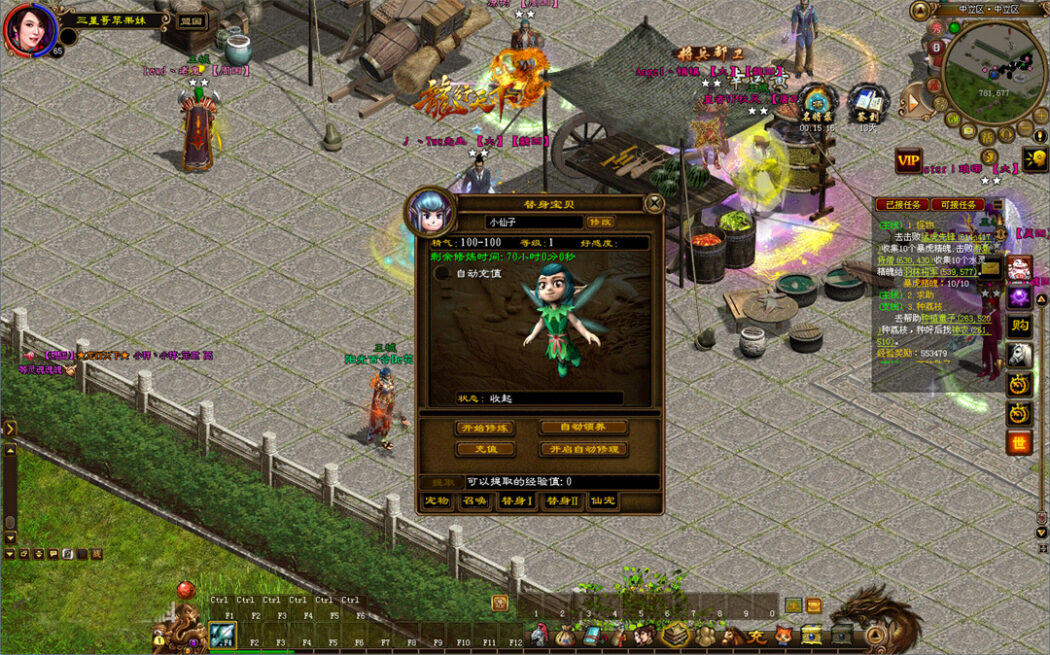Click the 自动喂养 button
Screen dimensions: 1050x655
(584, 427)
